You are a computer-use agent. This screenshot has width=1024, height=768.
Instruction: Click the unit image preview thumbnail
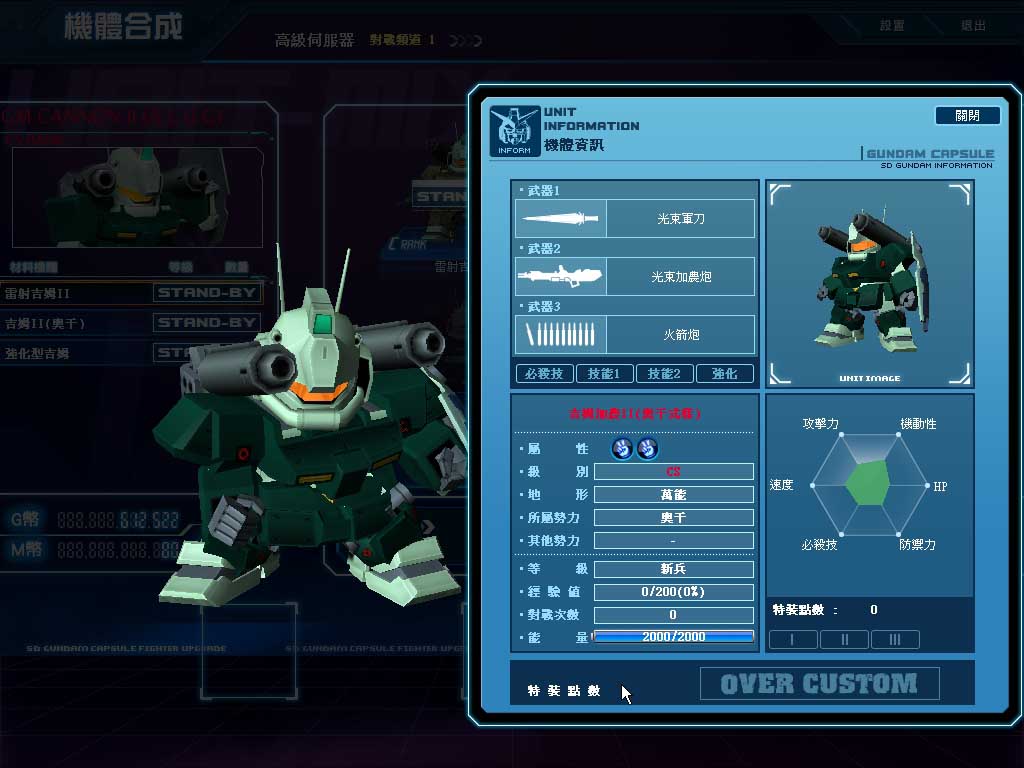pos(869,283)
